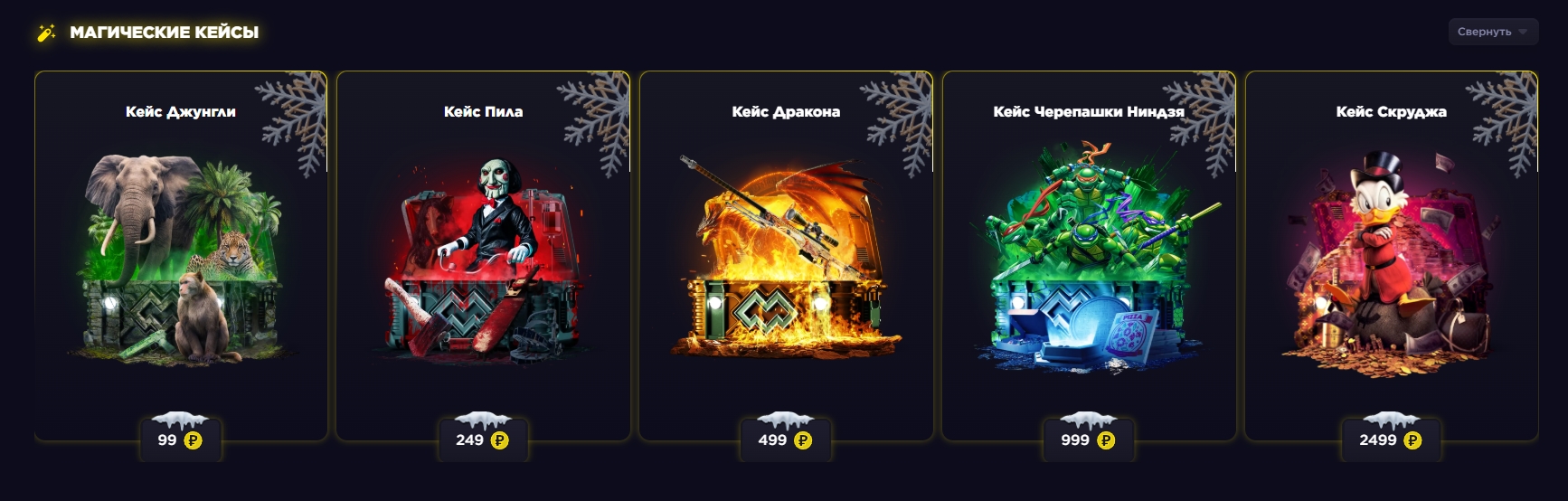Select the Кейс Пила case card

483,253
